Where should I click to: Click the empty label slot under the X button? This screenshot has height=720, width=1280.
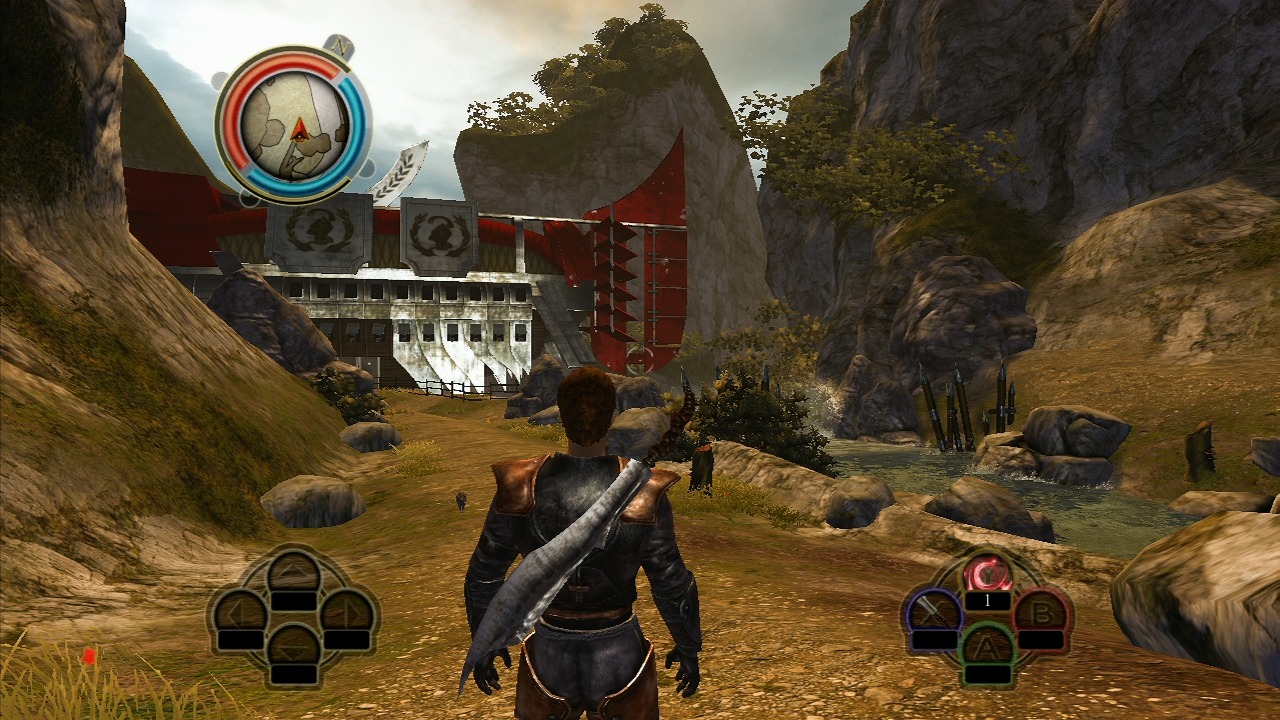click(x=934, y=641)
